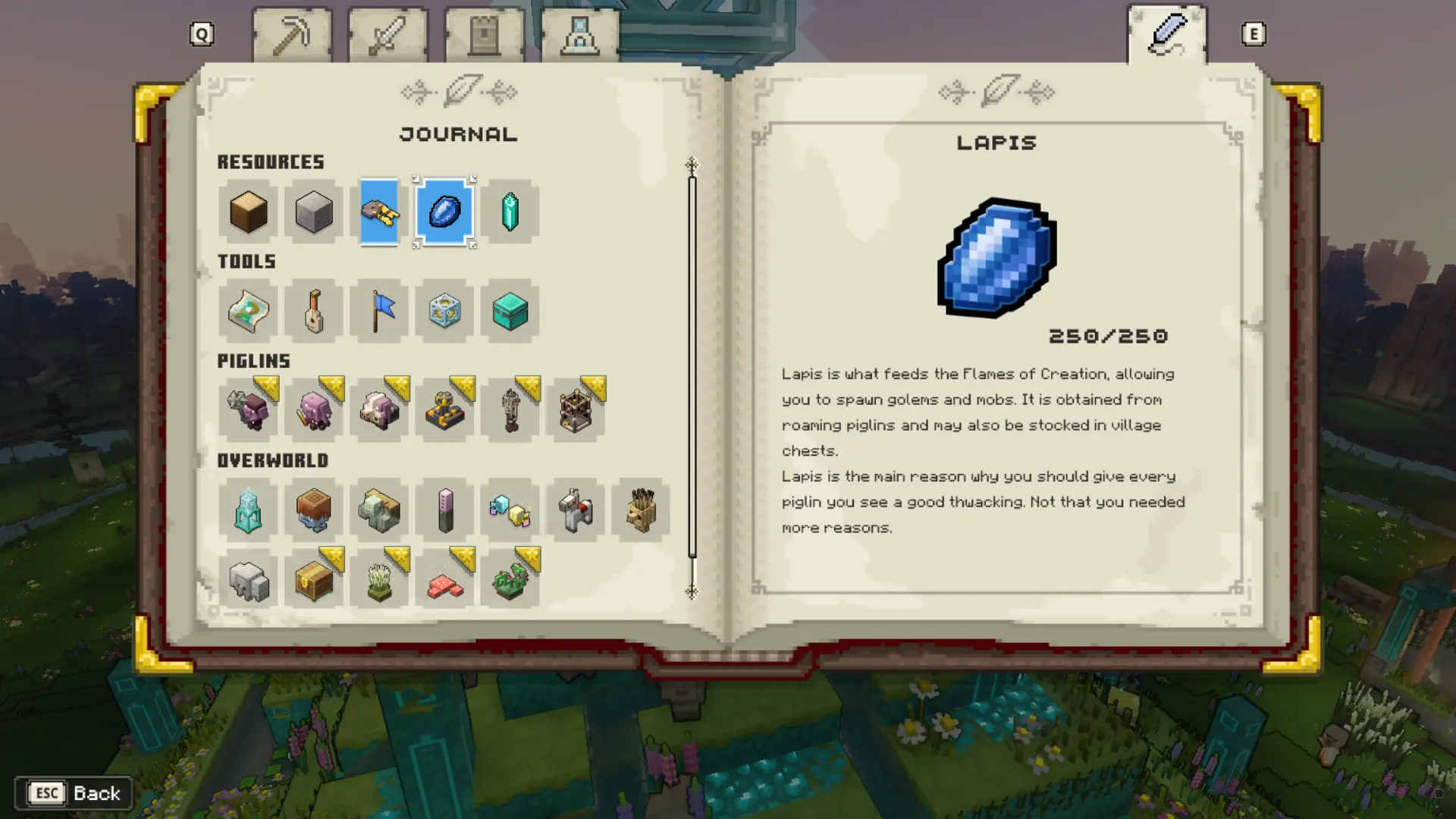Open the teal songbook chest entry

coord(510,312)
